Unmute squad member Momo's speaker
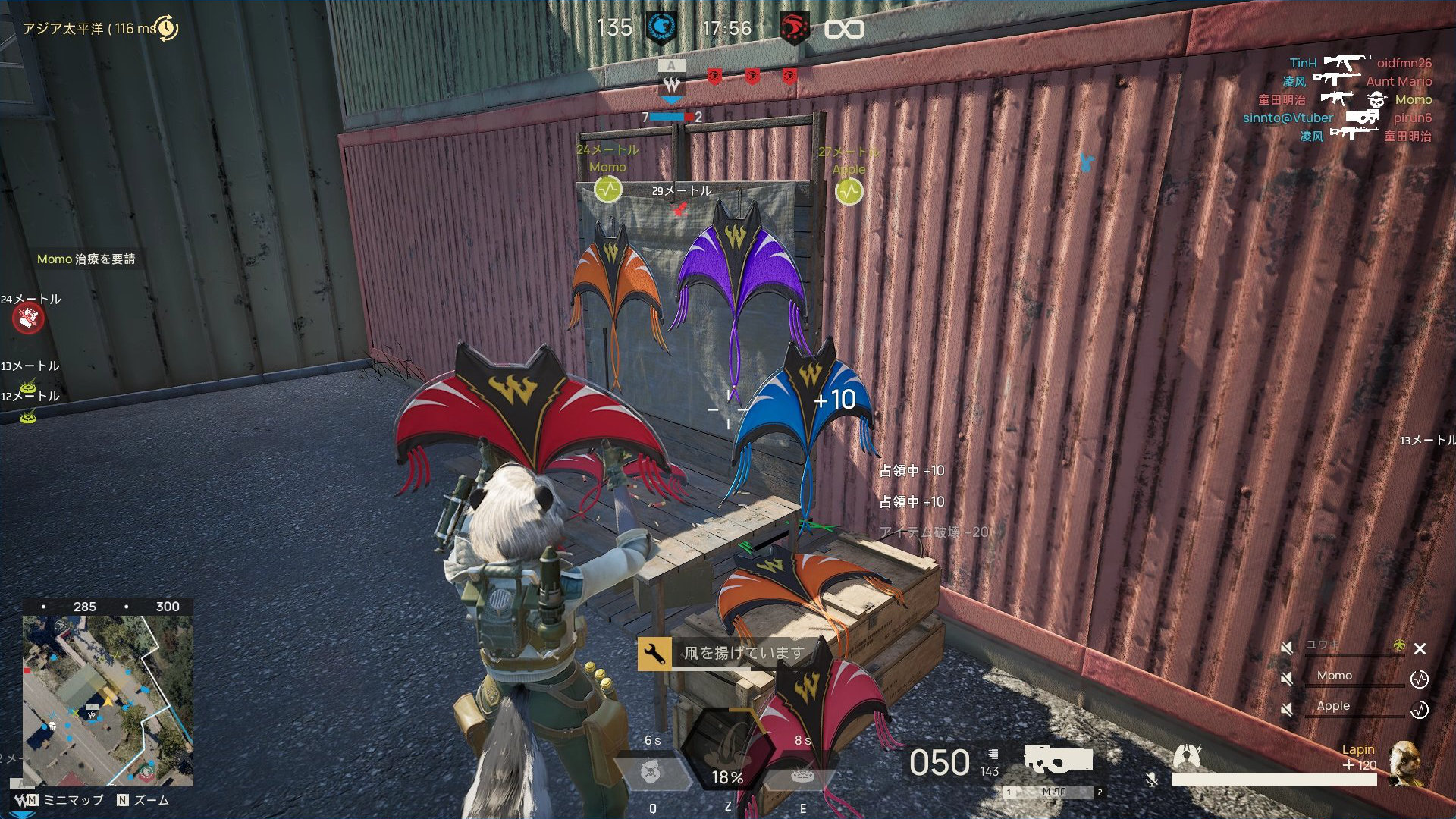This screenshot has height=819, width=1456. (1287, 677)
